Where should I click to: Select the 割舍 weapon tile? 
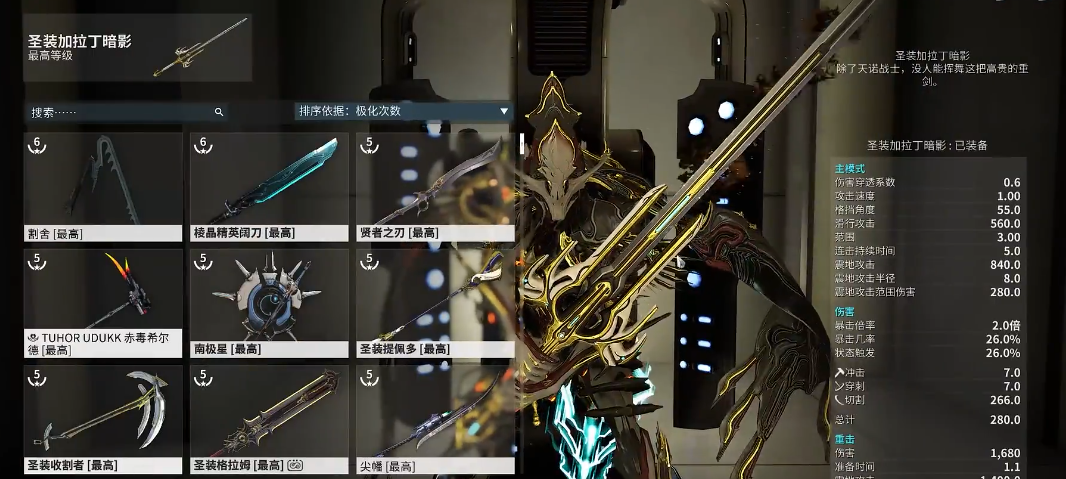click(103, 187)
